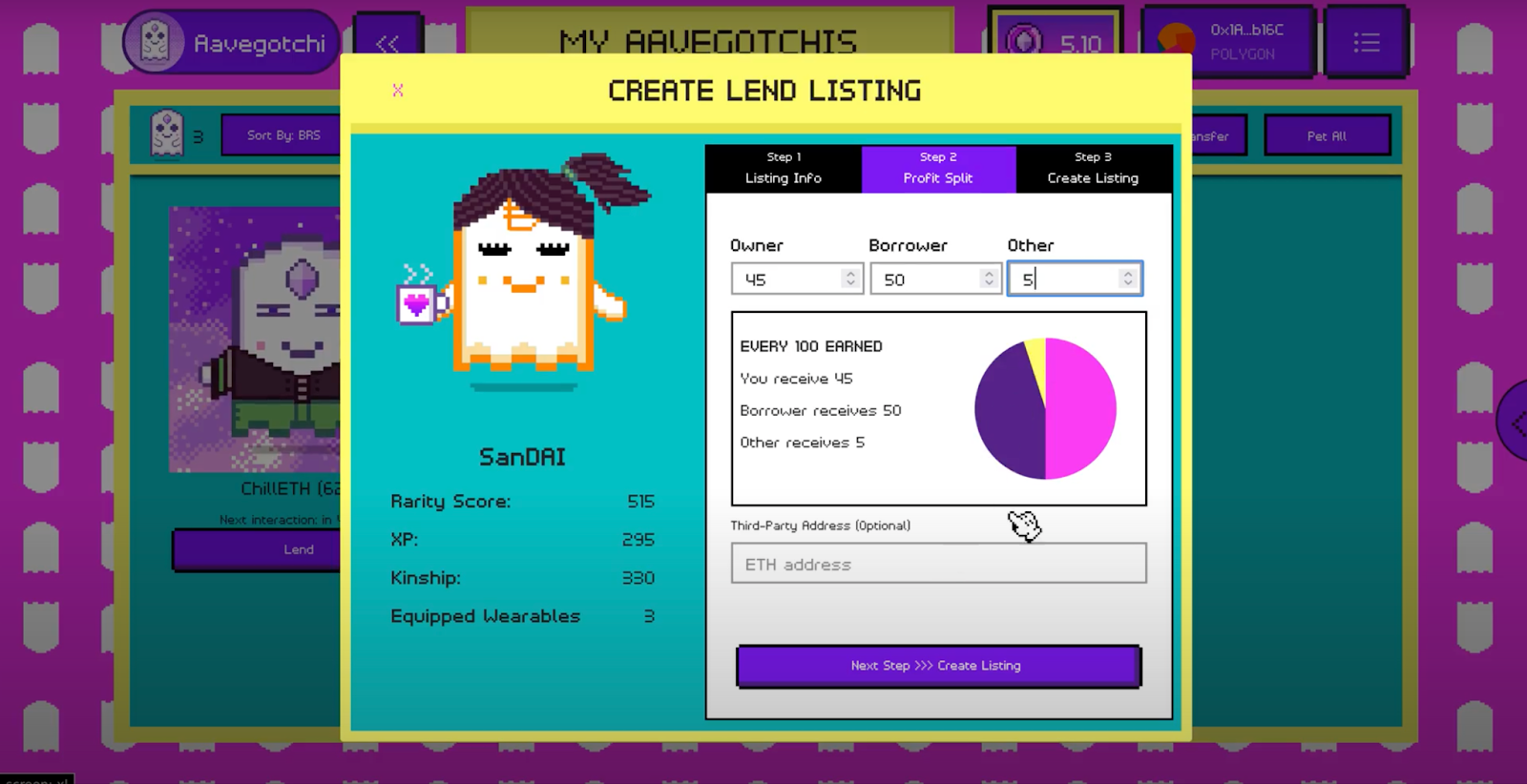Select the ChillETH gotchi portrait
1527x784 pixels.
[256, 339]
